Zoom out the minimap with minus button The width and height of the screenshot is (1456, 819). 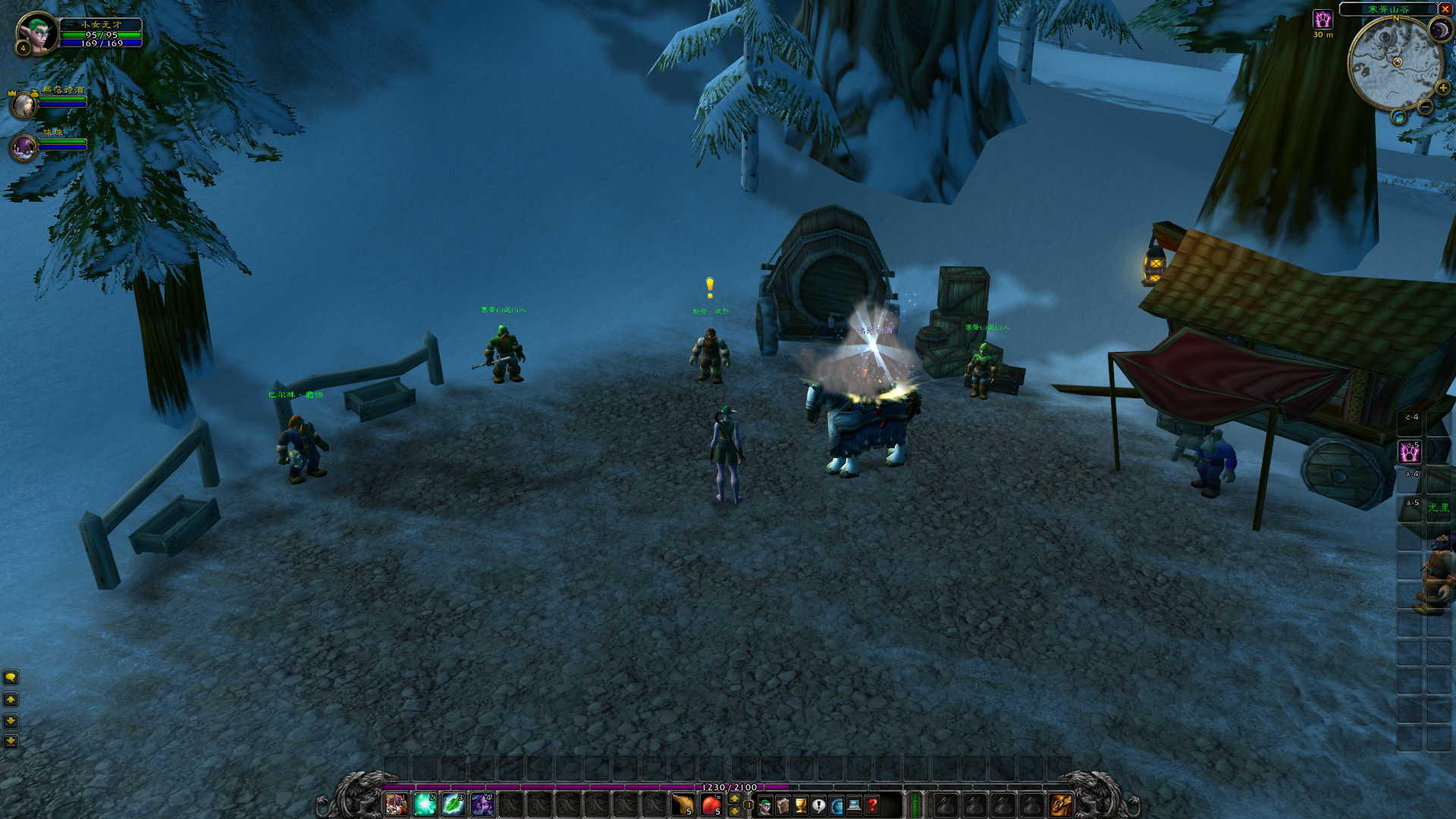(x=1426, y=107)
